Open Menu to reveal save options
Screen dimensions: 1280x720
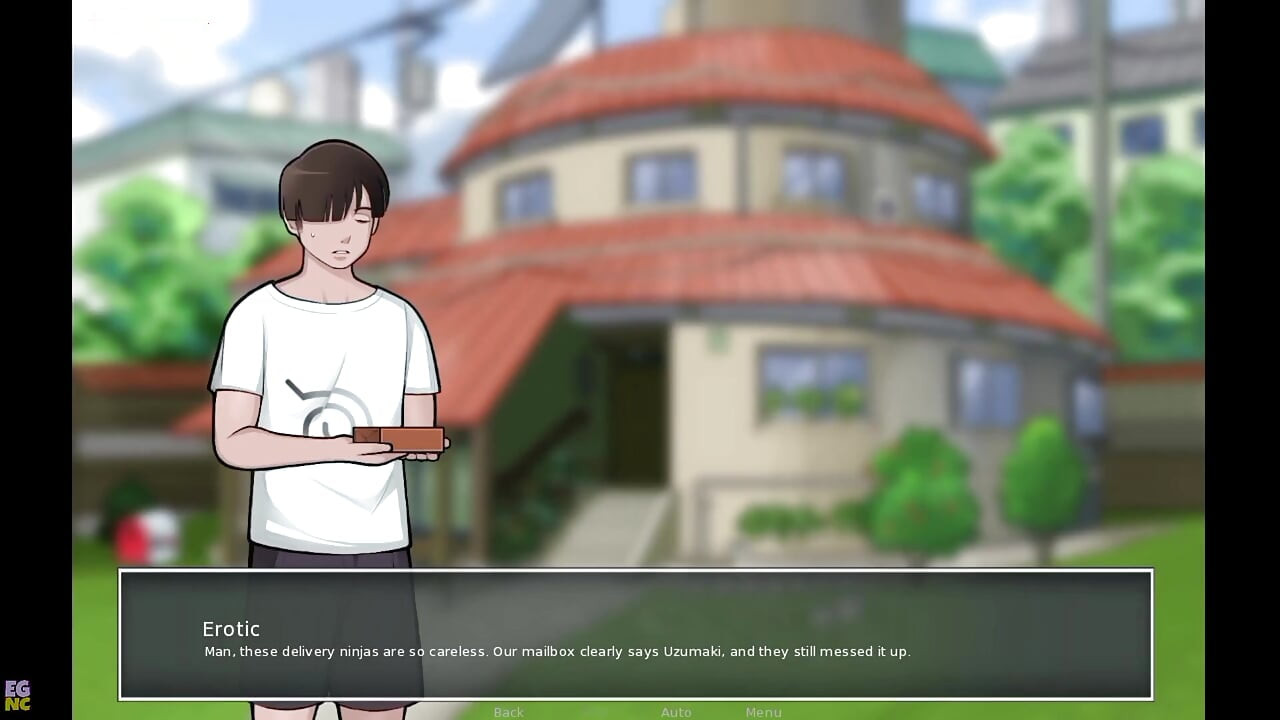point(763,712)
